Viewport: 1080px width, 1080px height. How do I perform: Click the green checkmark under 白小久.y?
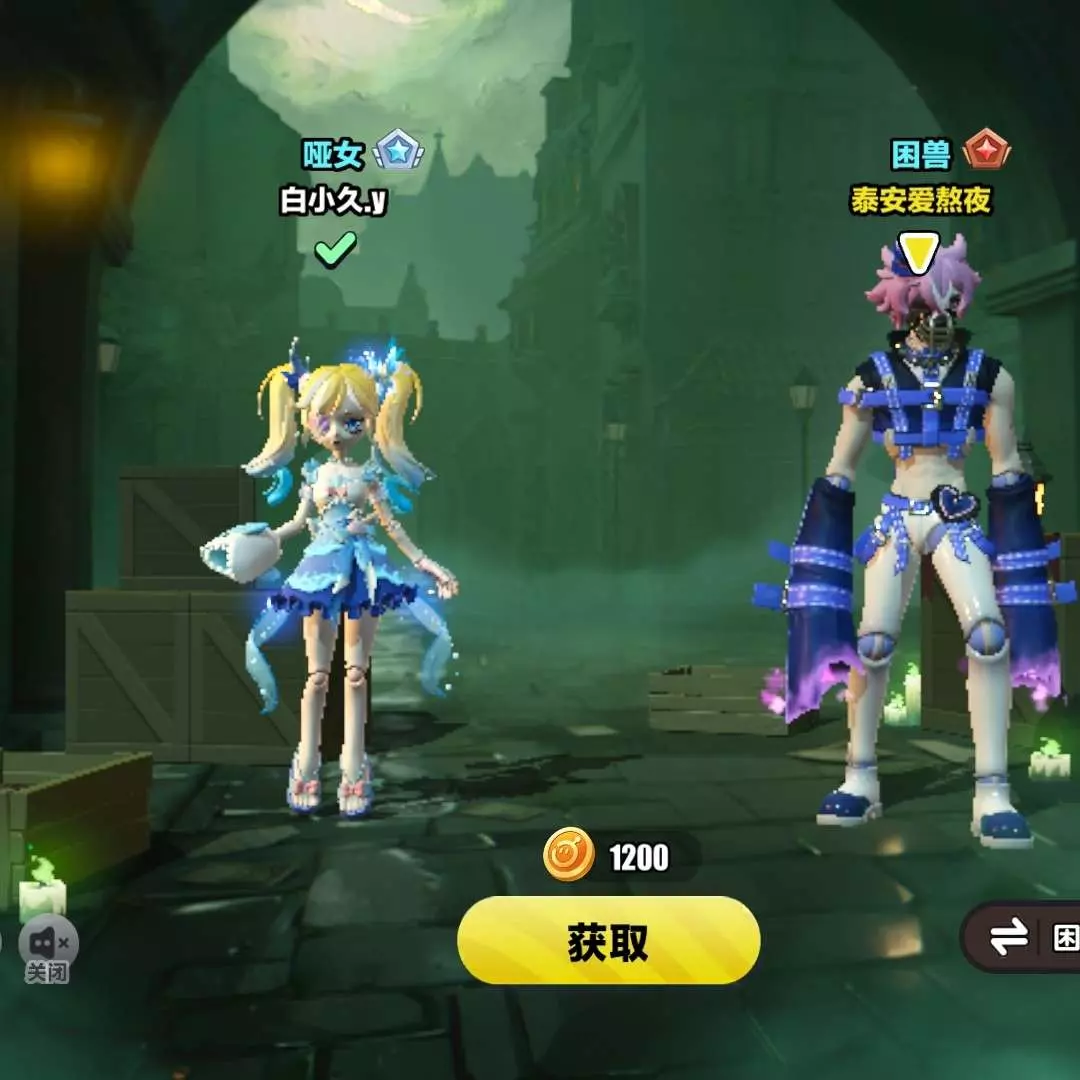tap(335, 250)
